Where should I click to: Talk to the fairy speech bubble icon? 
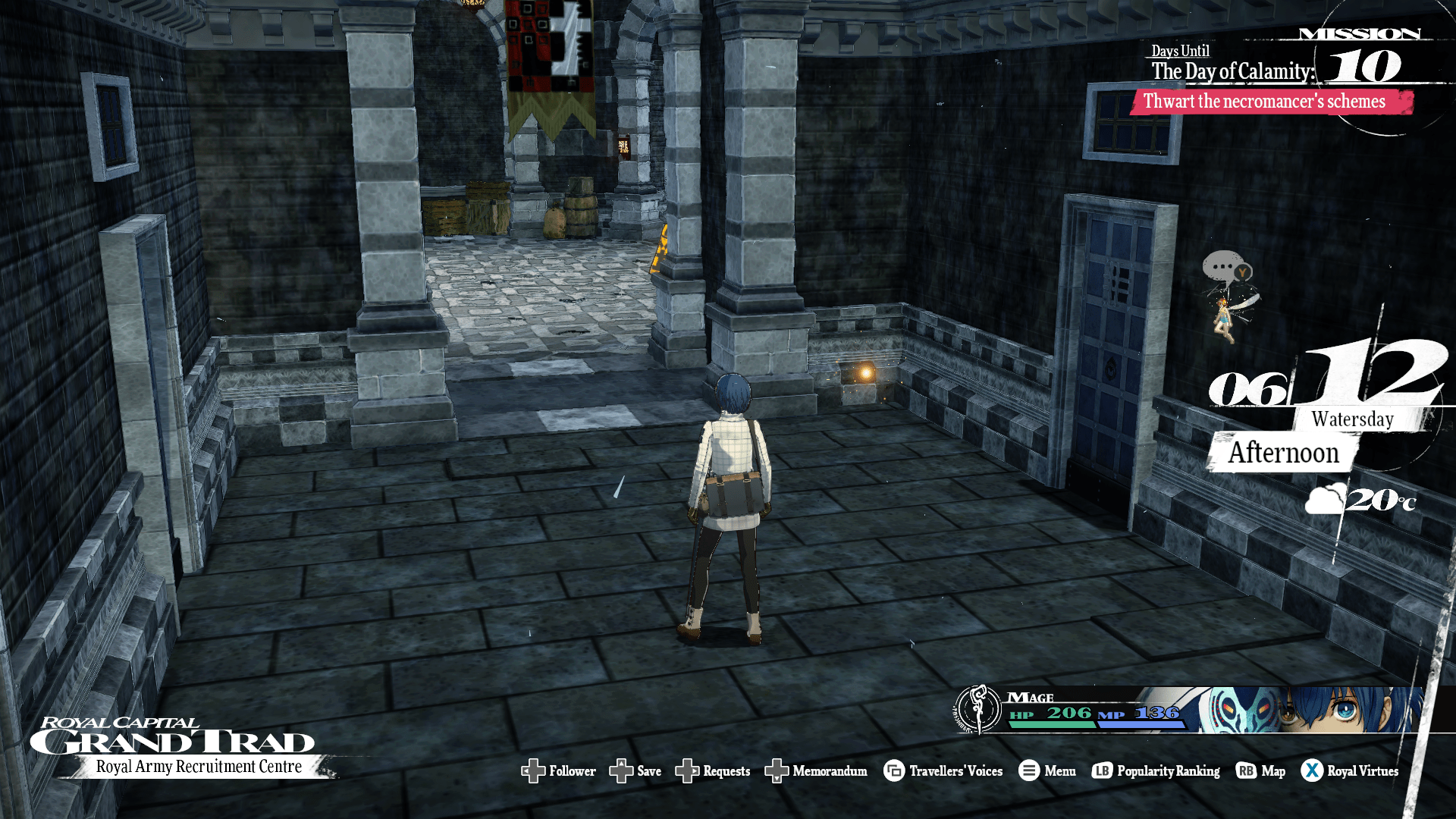click(1224, 268)
